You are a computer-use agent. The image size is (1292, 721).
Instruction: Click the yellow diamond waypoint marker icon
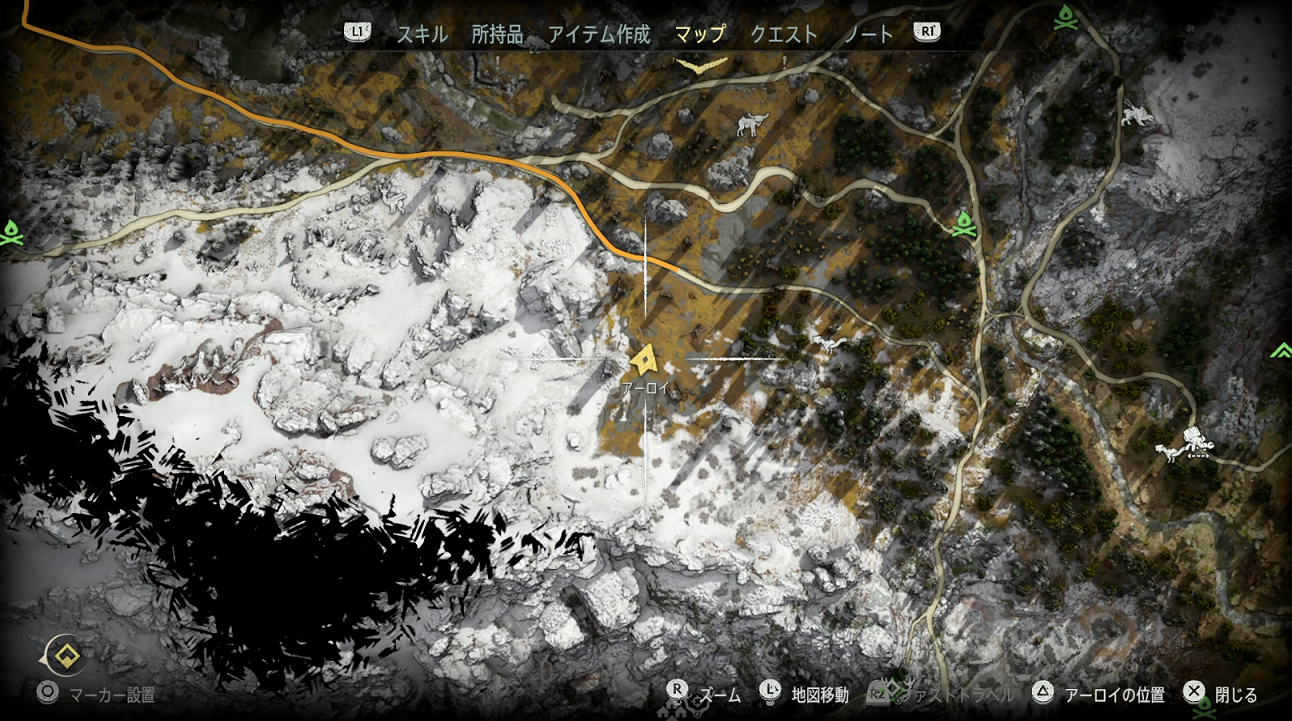pos(67,657)
